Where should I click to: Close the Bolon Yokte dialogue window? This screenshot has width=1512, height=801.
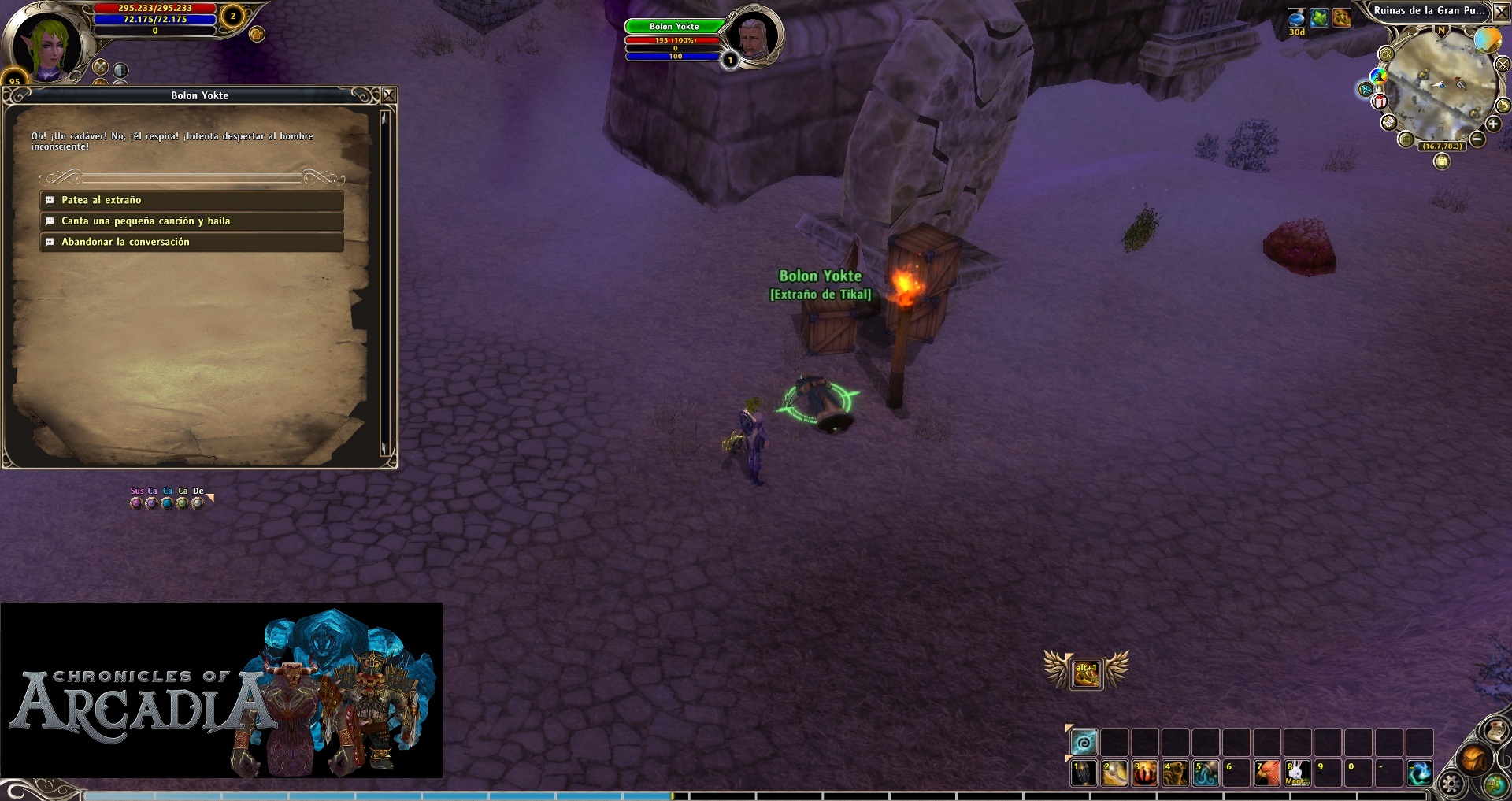[389, 95]
